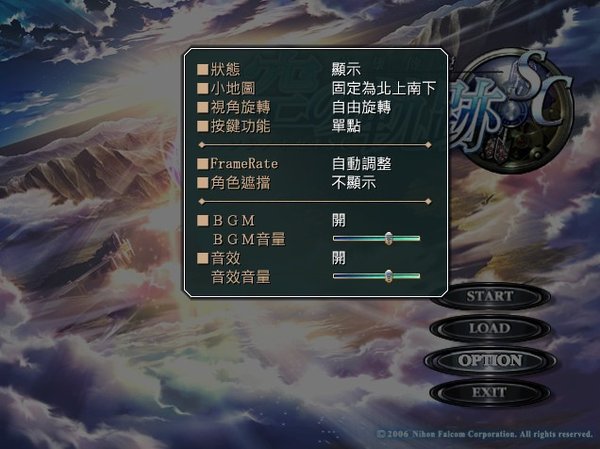Image resolution: width=600 pixels, height=449 pixels.
Task: Choose the 按鍵功能 key function setting
Action: point(240,127)
